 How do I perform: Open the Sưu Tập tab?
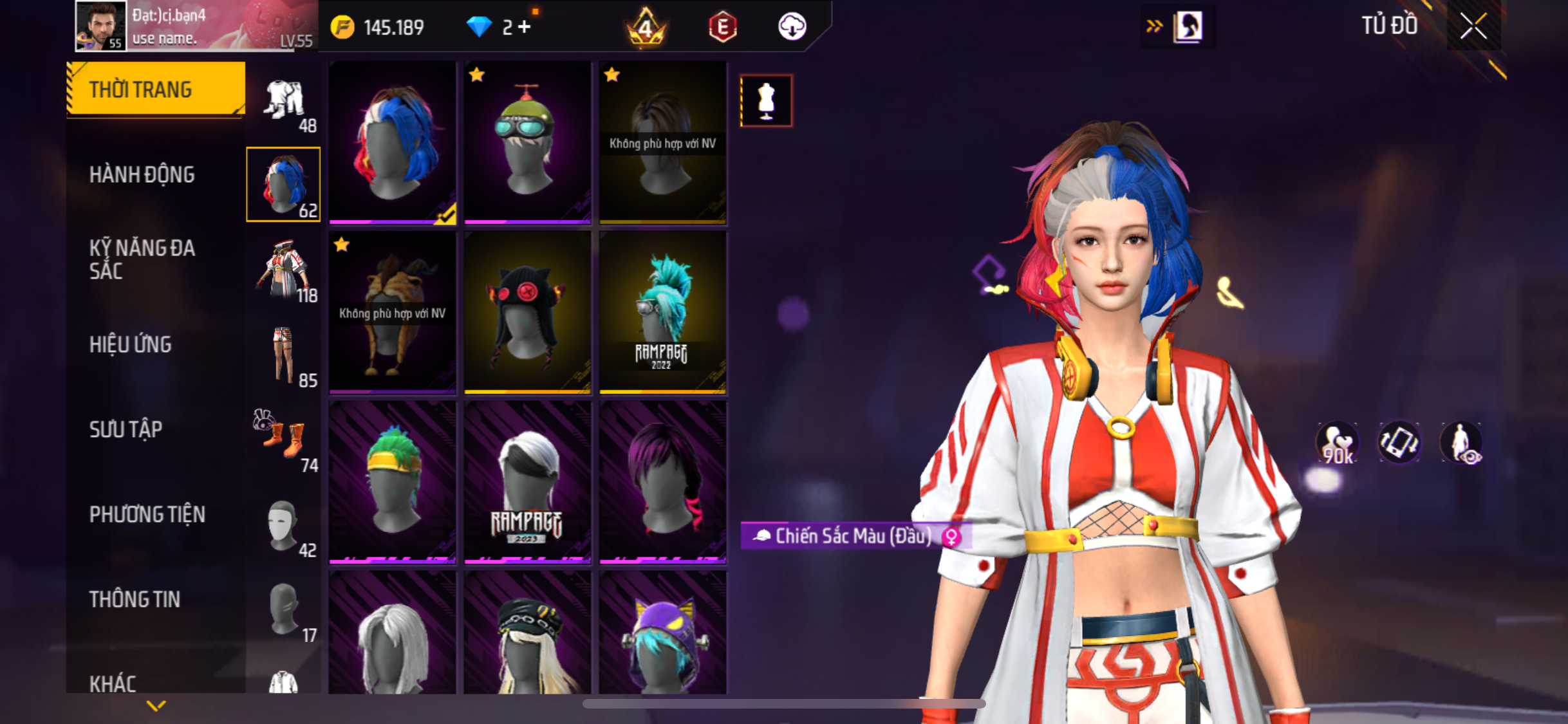pos(126,429)
